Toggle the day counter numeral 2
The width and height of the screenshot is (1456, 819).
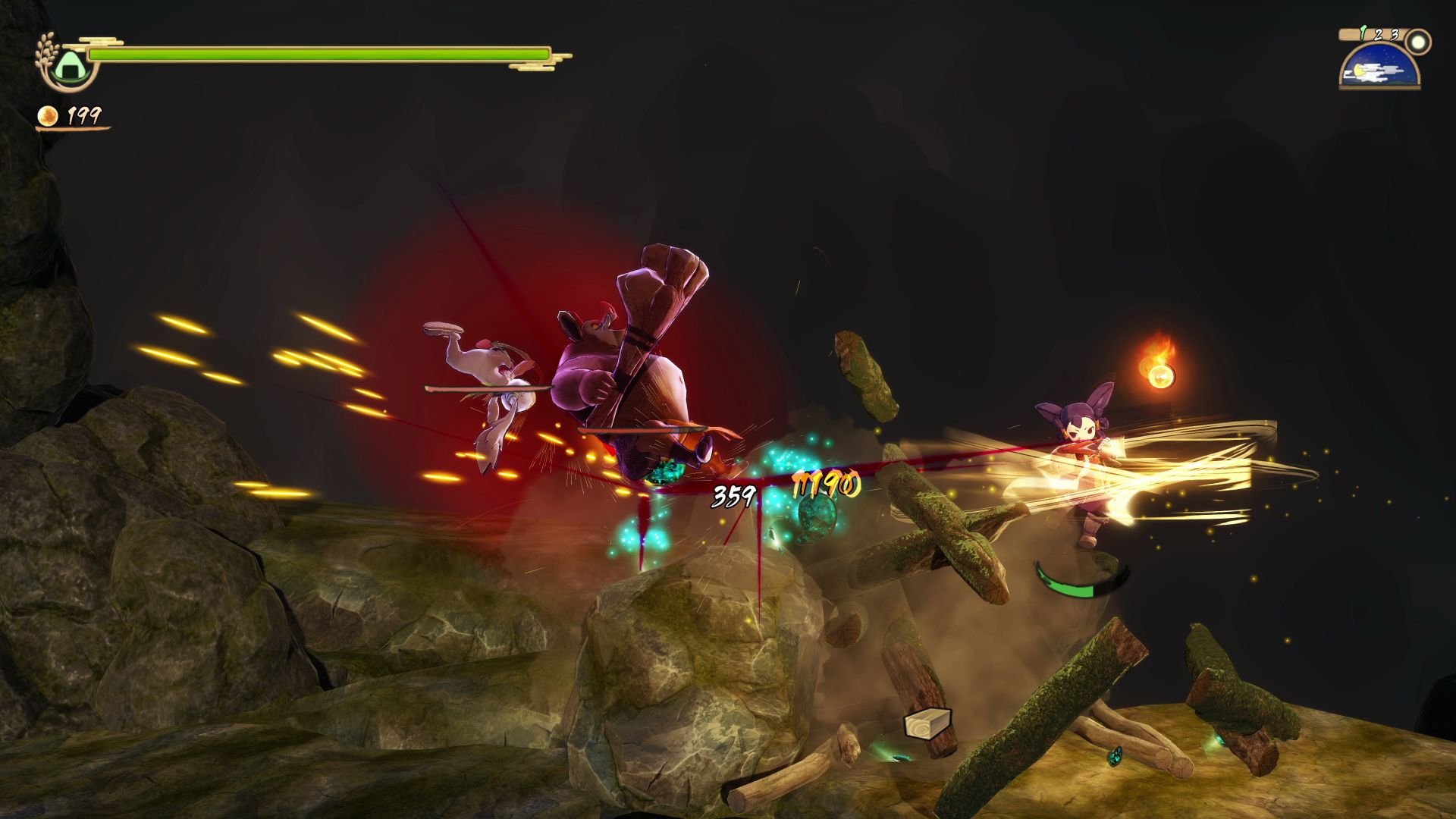(x=1378, y=35)
